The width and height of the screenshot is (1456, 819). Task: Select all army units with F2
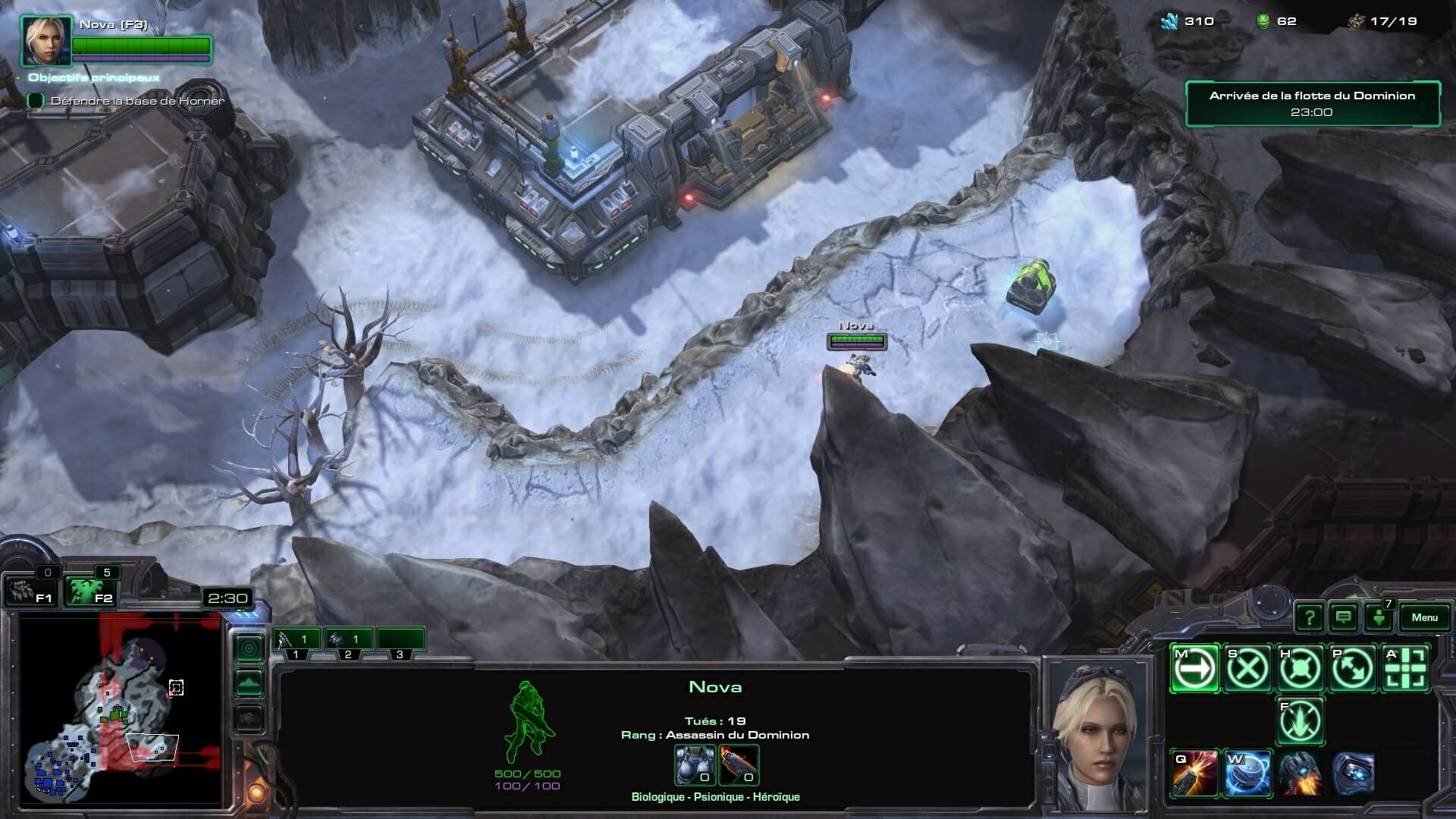89,591
